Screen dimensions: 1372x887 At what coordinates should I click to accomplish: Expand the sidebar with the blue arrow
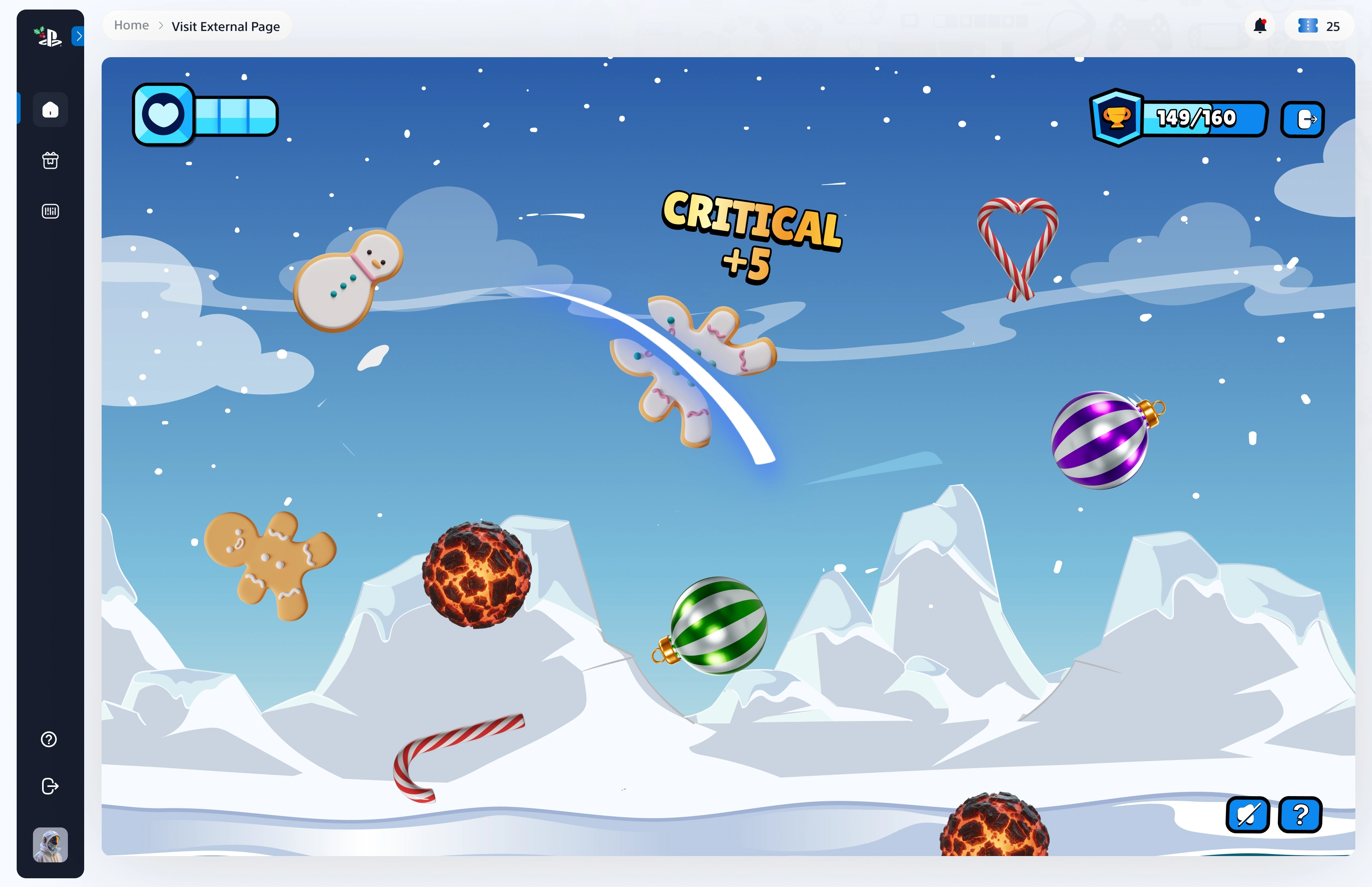78,36
